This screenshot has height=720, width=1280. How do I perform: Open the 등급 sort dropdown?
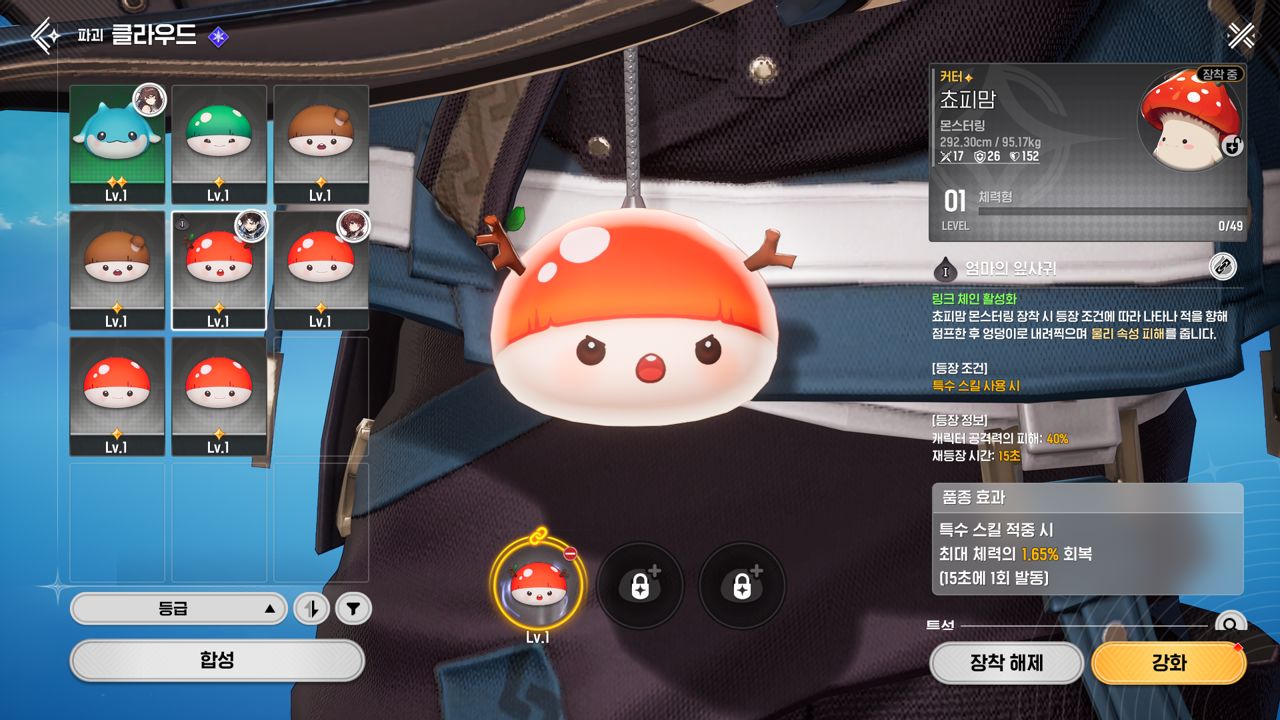tap(178, 608)
